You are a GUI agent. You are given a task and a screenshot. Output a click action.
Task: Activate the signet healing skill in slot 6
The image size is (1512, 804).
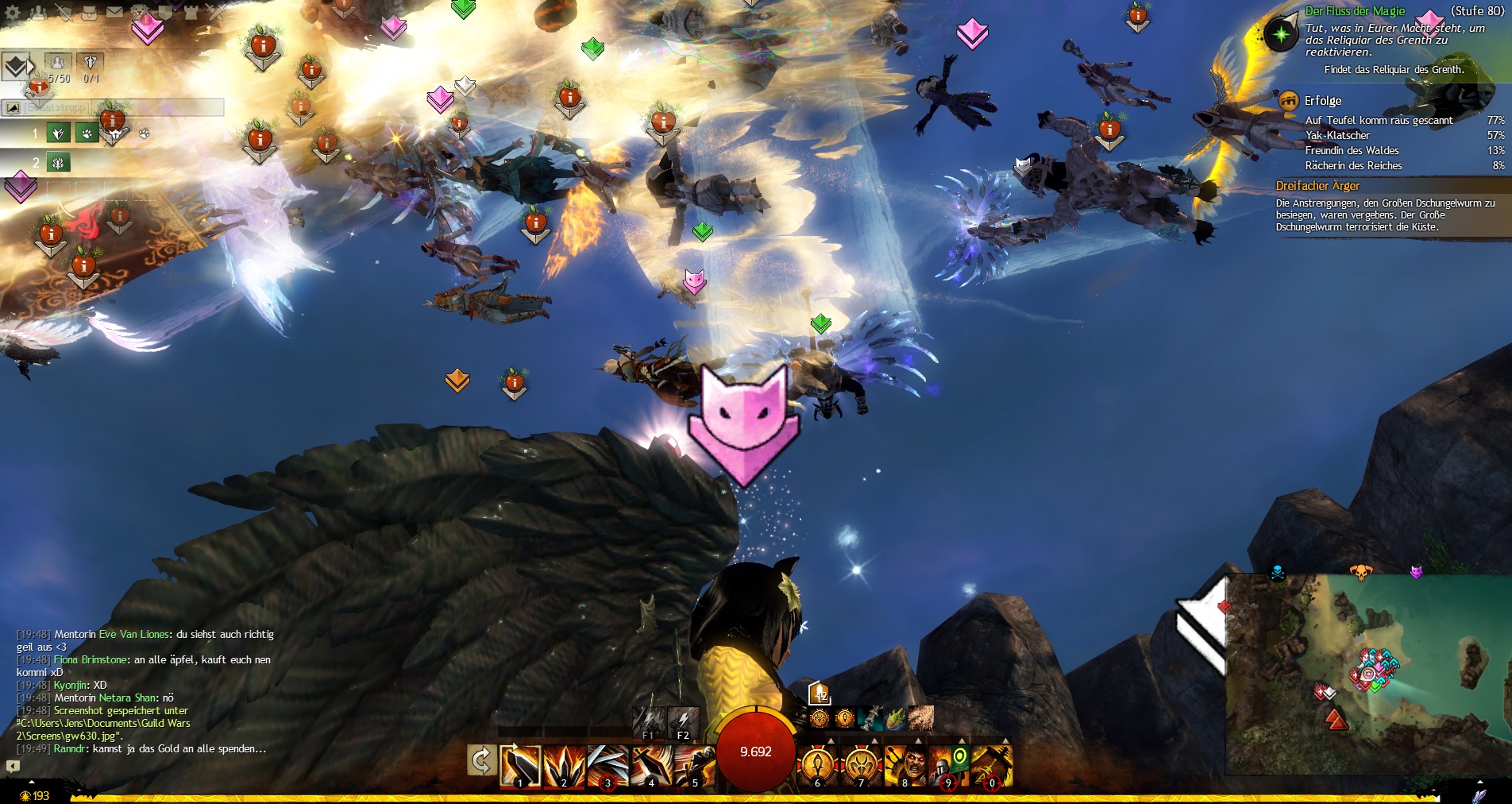point(817,766)
